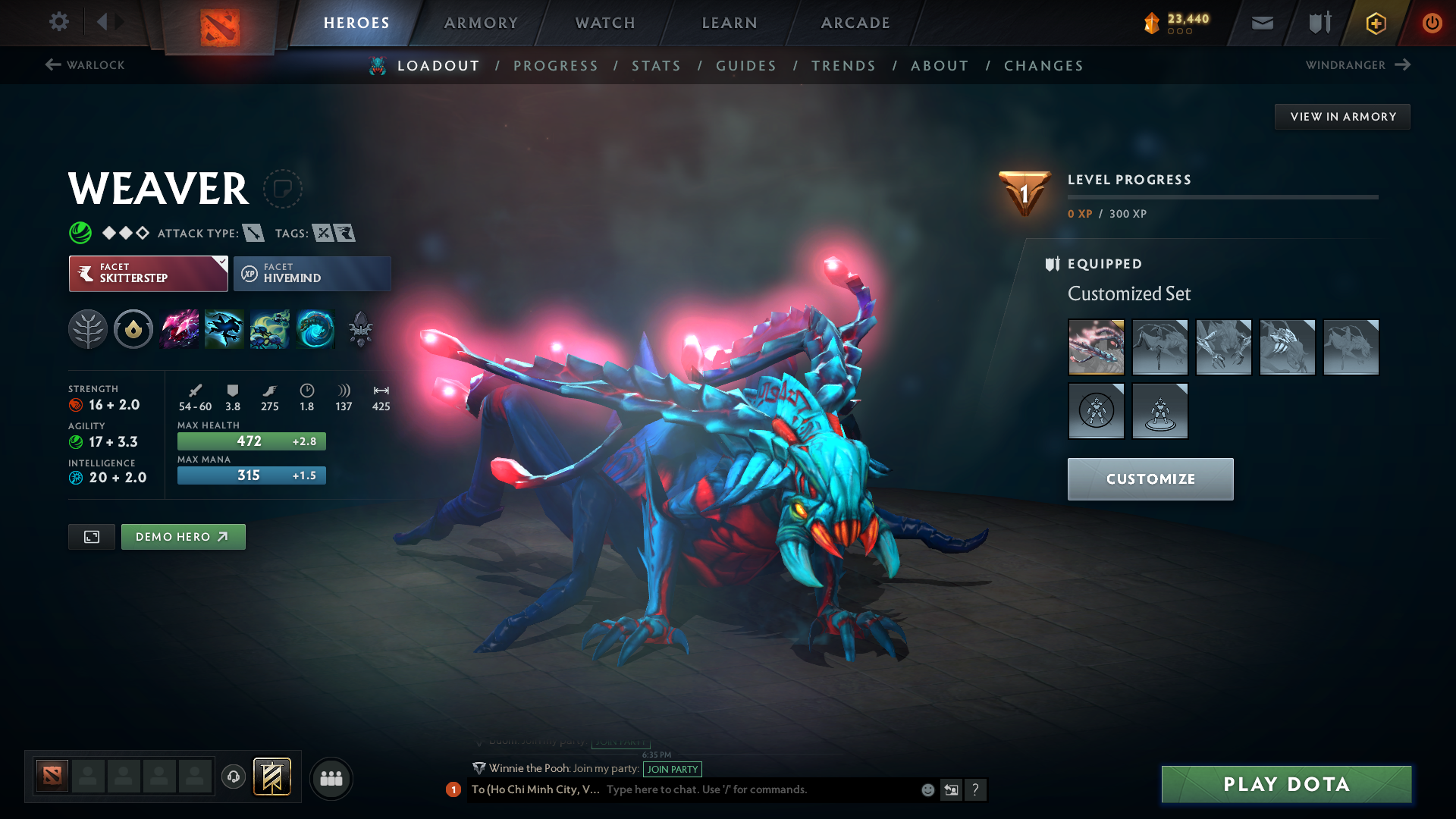Click the CUSTOMIZE button under Equipped
The image size is (1456, 819).
click(1150, 479)
